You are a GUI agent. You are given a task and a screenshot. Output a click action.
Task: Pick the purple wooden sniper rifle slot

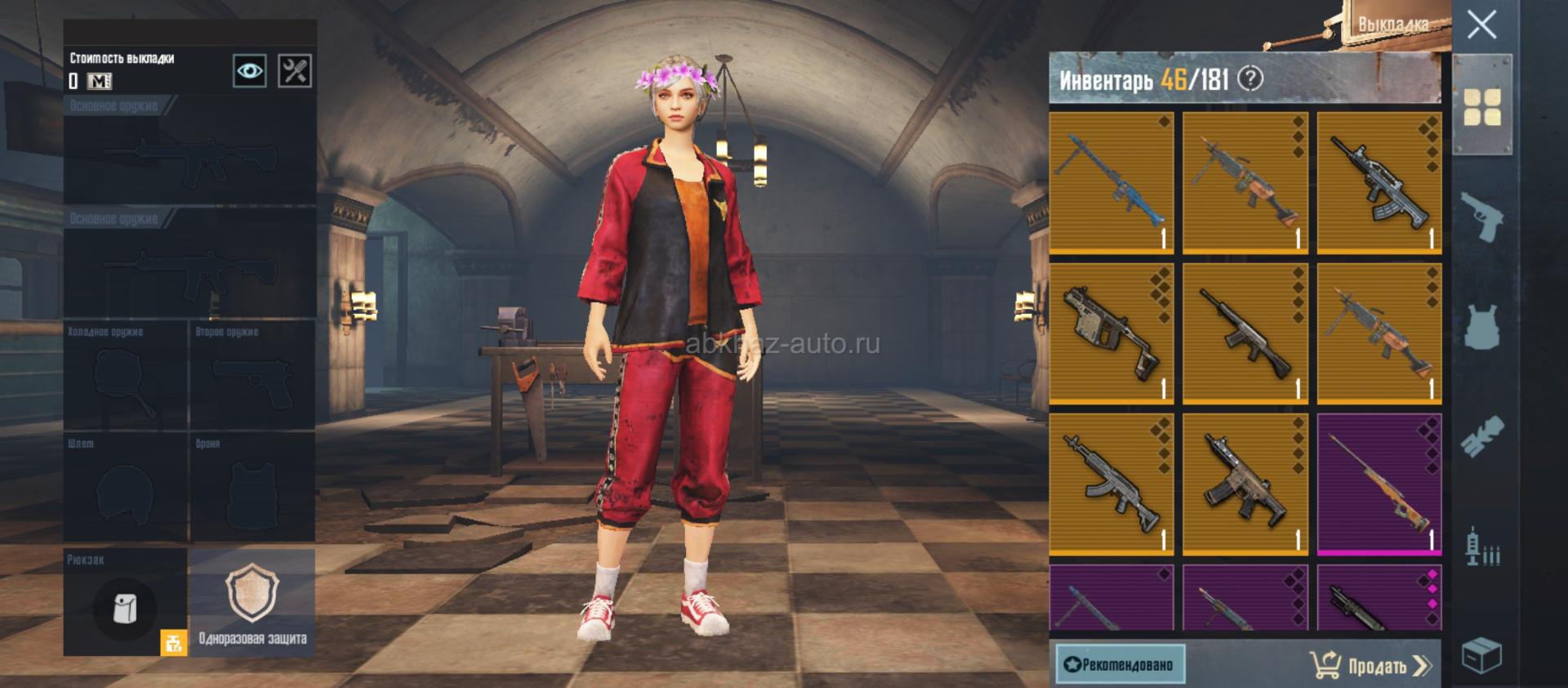click(1379, 484)
